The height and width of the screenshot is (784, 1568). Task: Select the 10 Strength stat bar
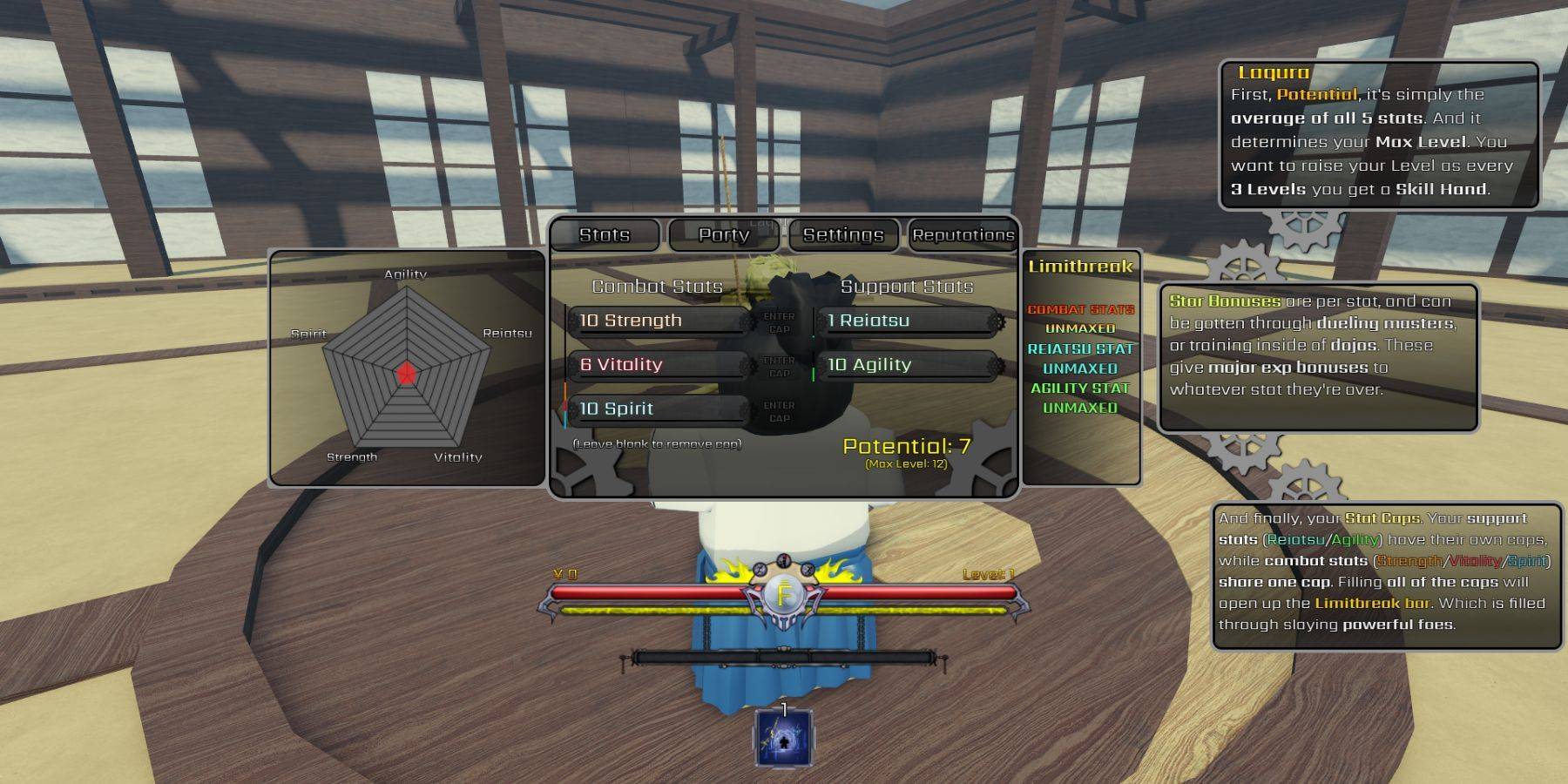tap(659, 321)
